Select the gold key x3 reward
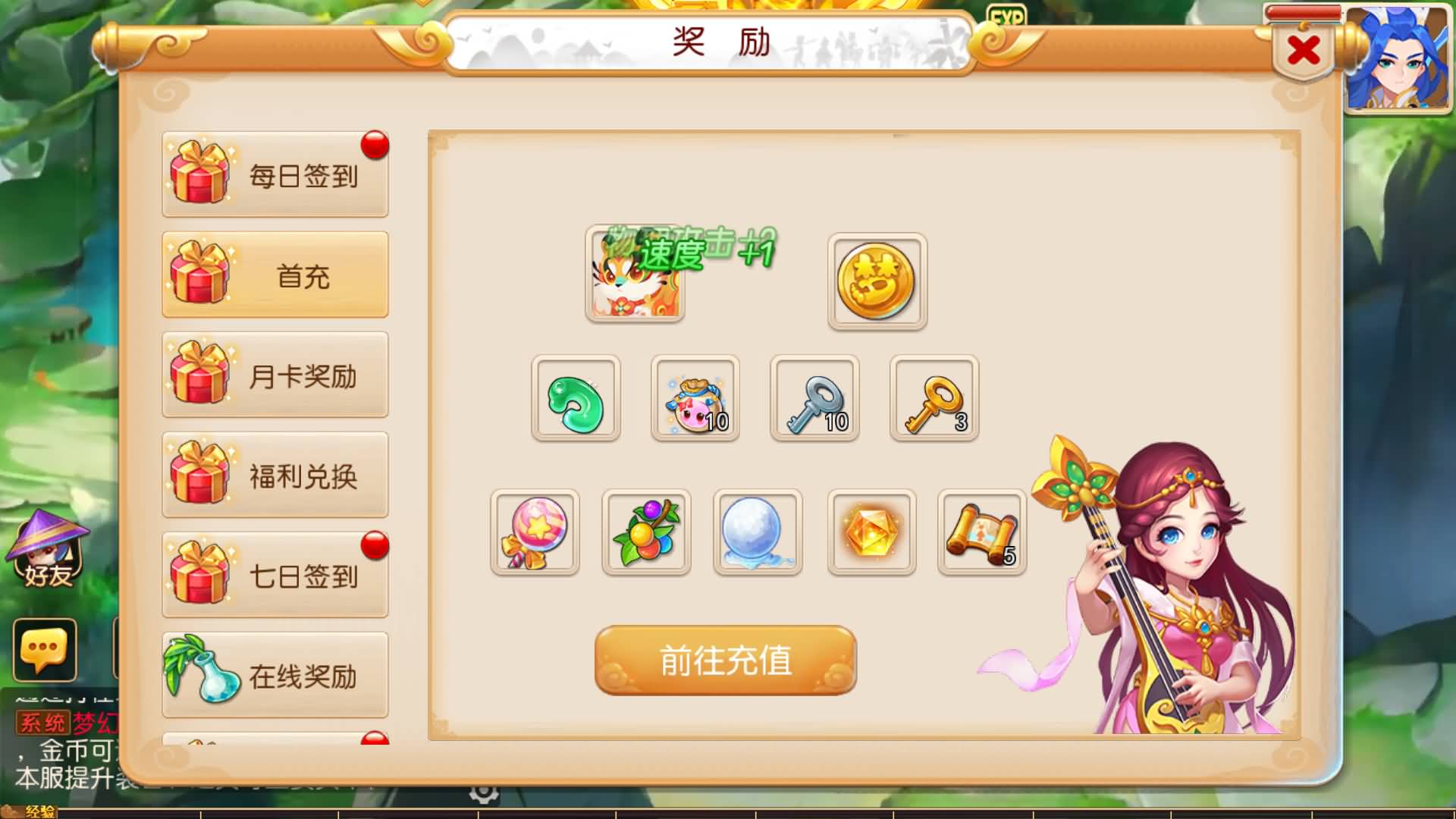This screenshot has width=1456, height=819. pyautogui.click(x=934, y=400)
